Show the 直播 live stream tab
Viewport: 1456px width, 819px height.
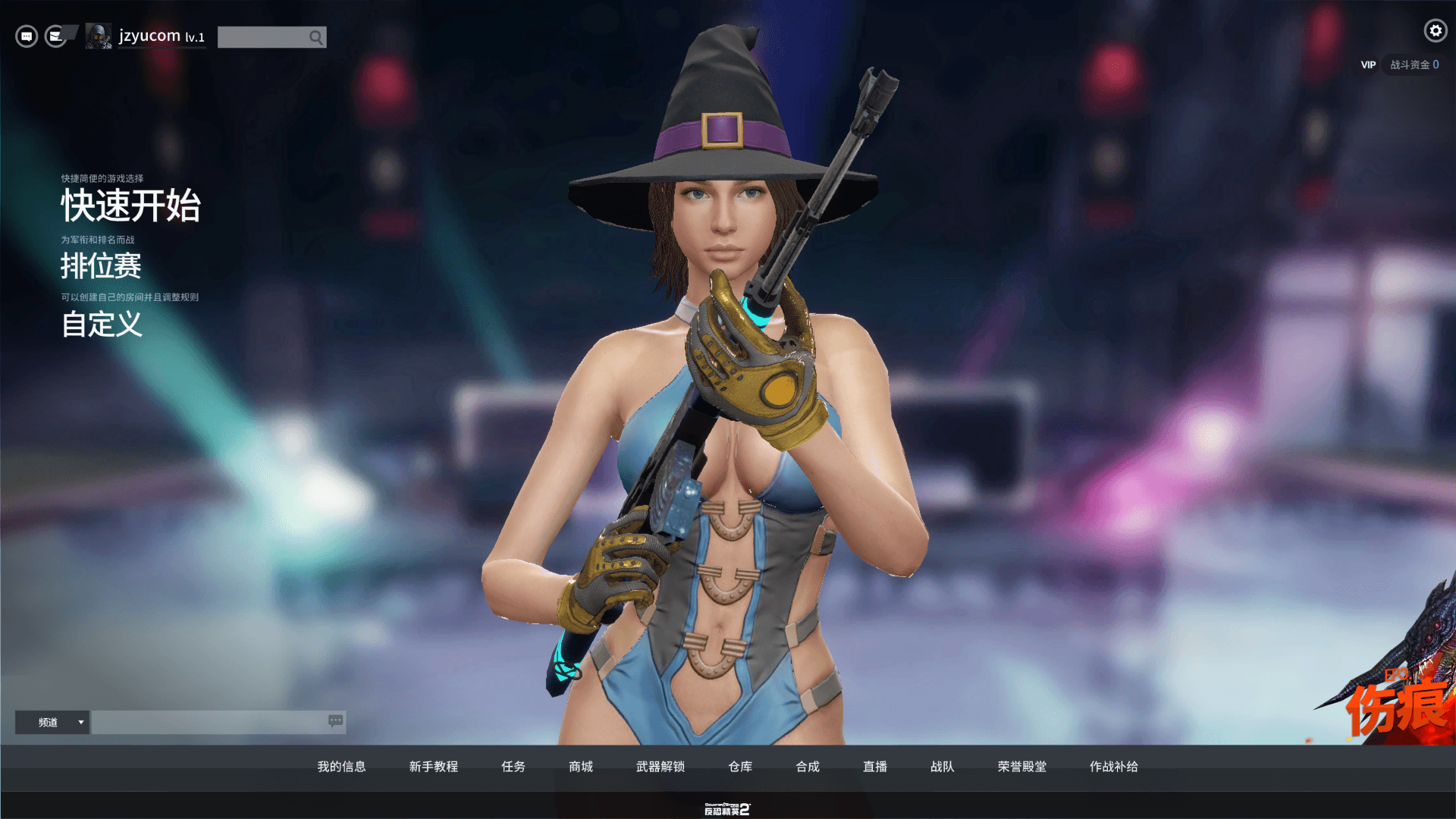pos(875,767)
